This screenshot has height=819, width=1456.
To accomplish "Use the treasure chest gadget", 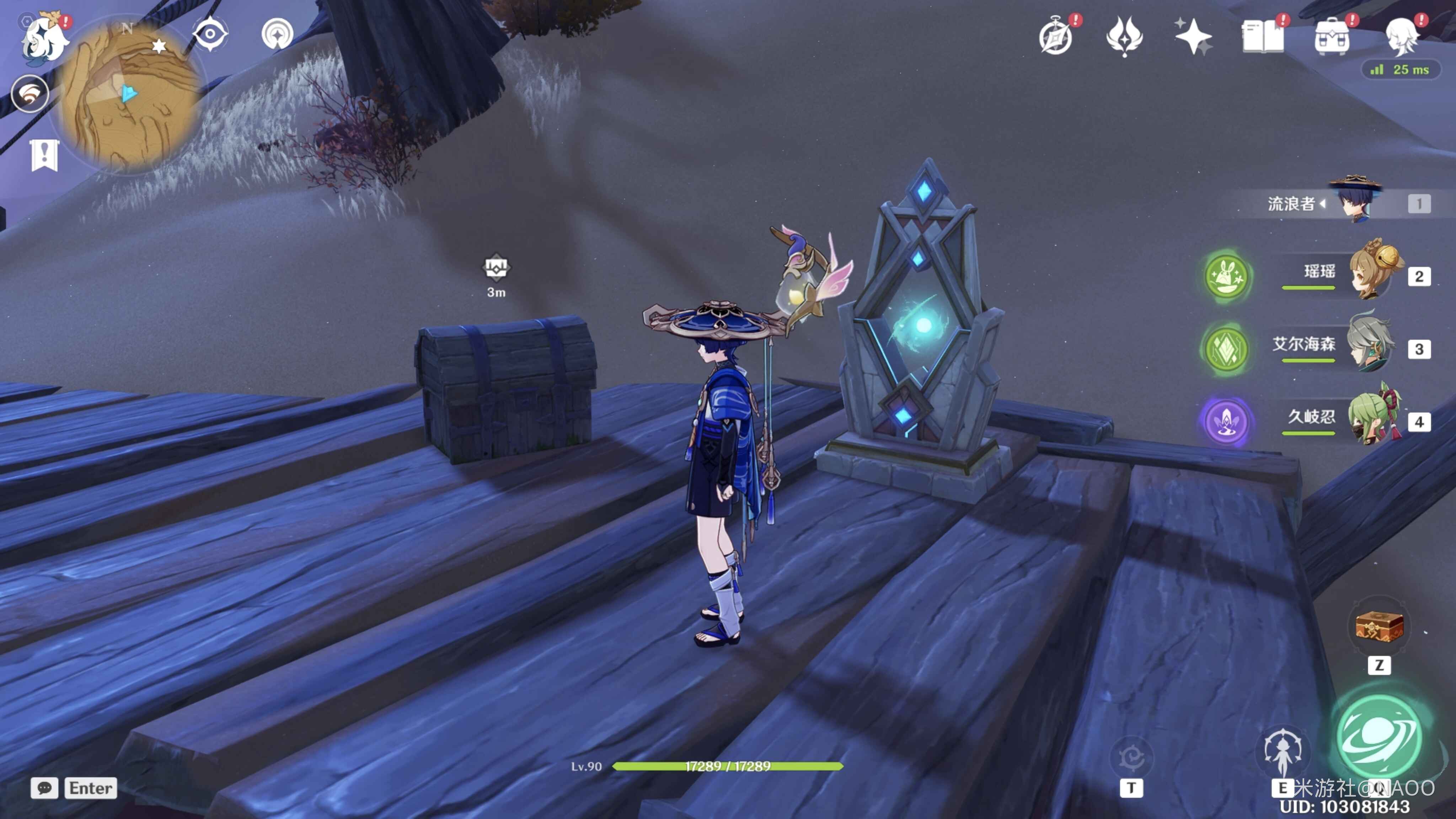I will (1379, 627).
